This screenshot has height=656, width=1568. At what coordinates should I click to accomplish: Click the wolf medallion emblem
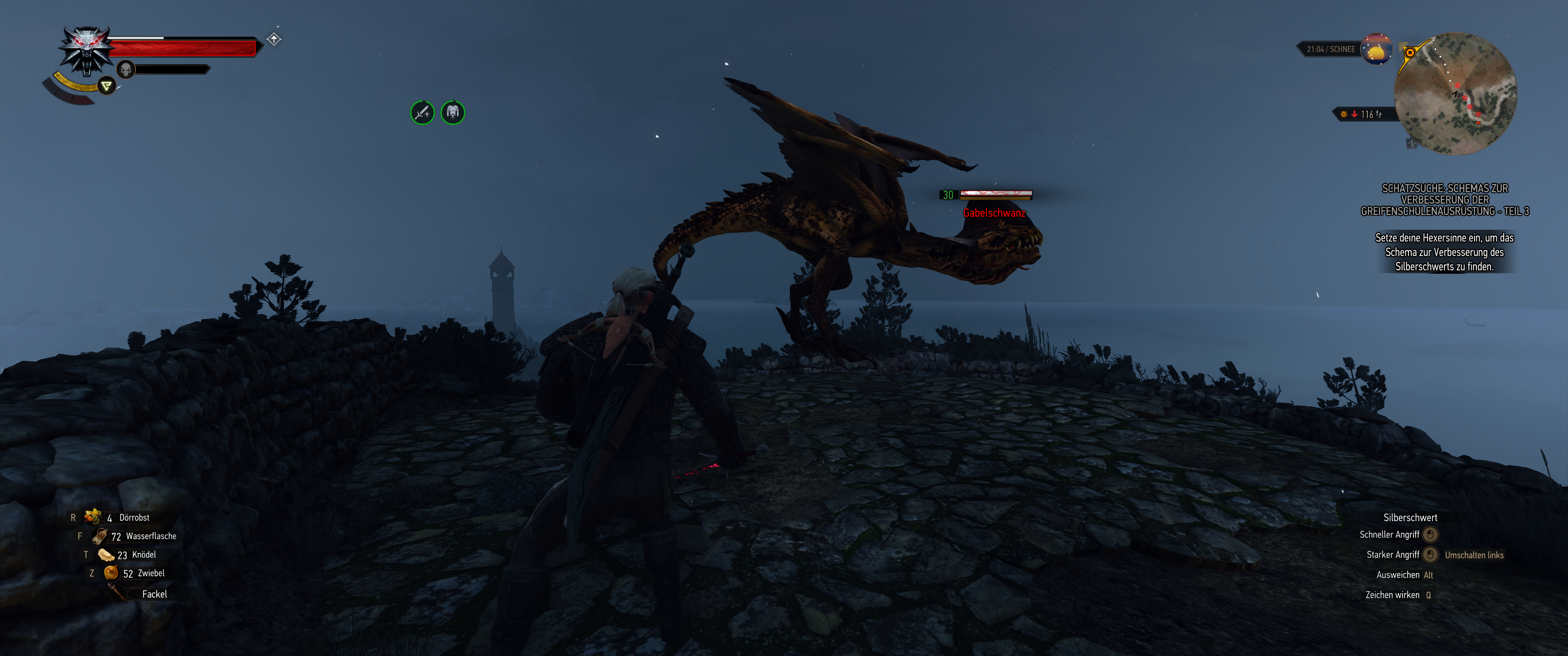86,49
